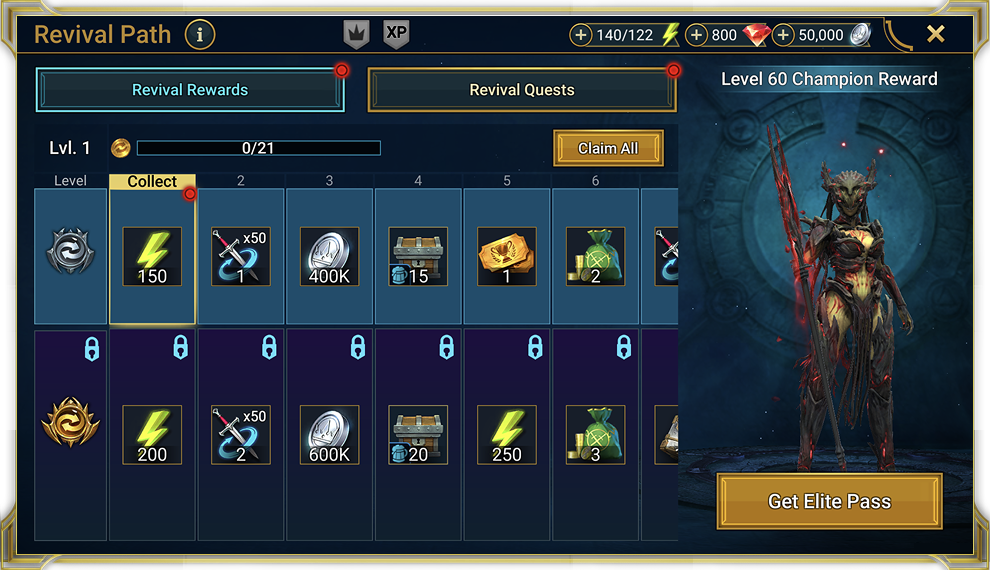Select the locked 200 energy elite reward
This screenshot has width=990, height=570.
tap(152, 434)
